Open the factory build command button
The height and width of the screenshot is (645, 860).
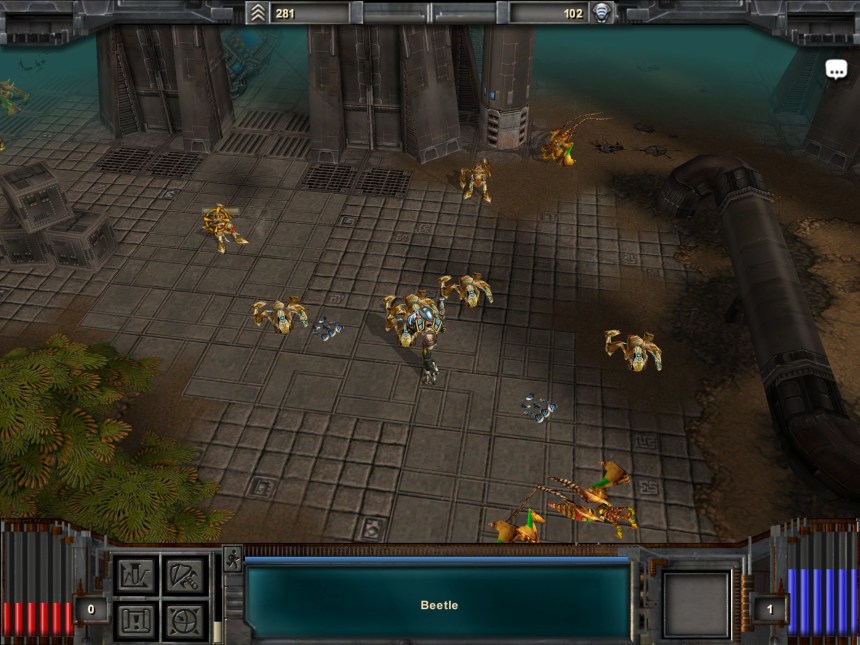pyautogui.click(x=136, y=576)
